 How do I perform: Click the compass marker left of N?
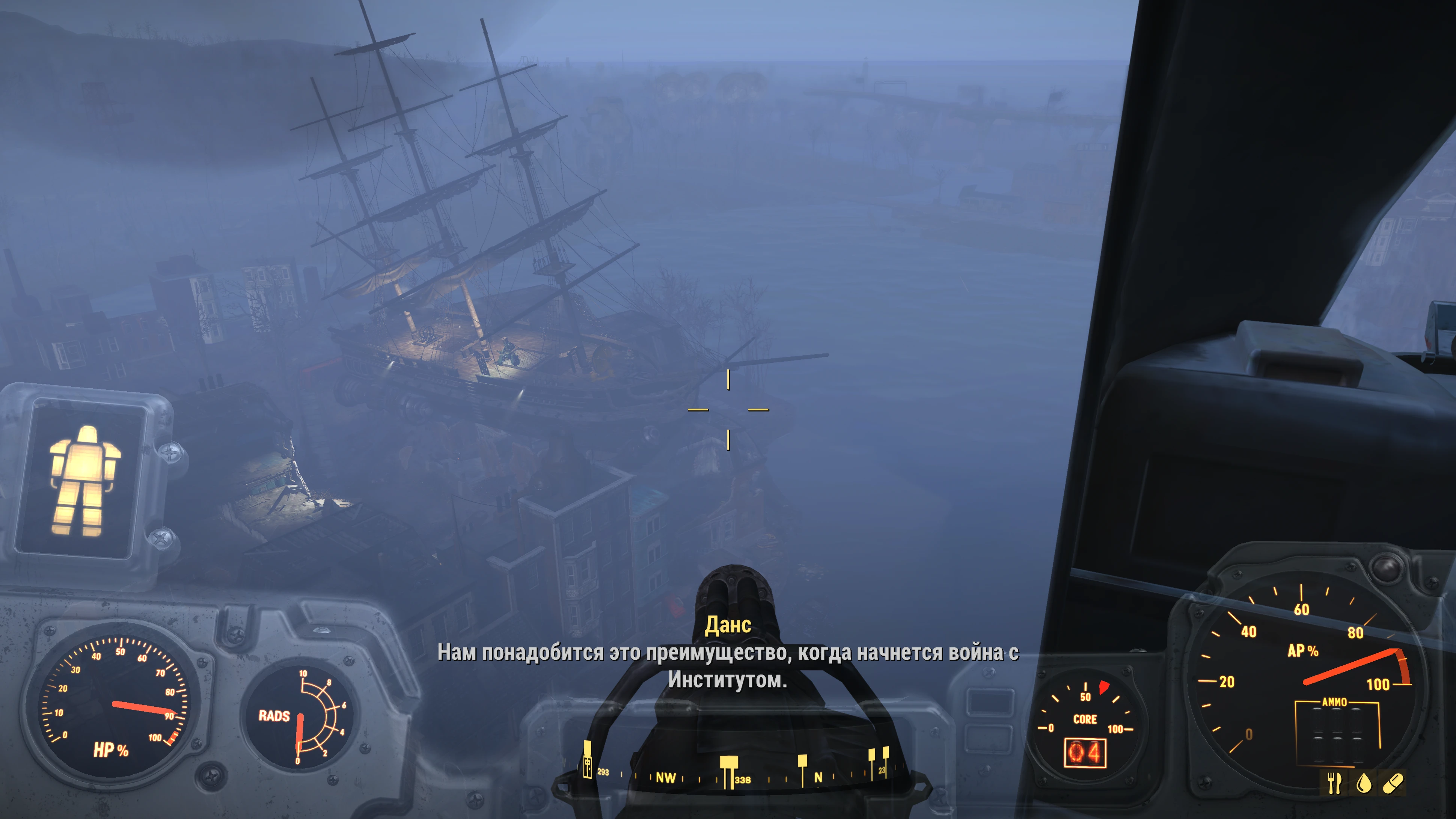click(802, 769)
